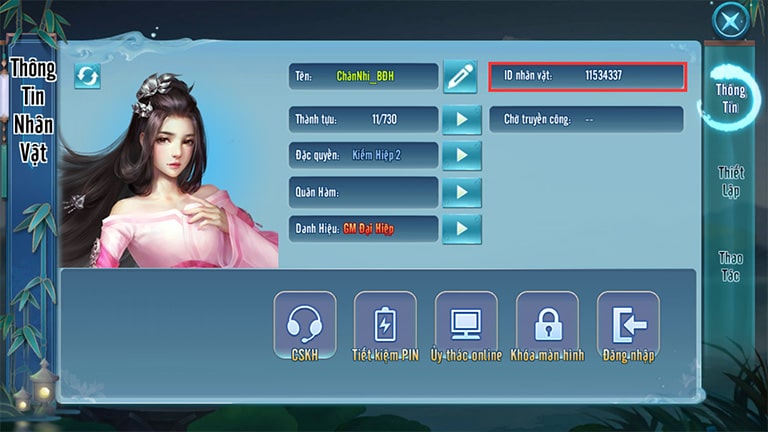768x432 pixels.
Task: Open the Quân Hàm arrow button
Action: click(461, 192)
